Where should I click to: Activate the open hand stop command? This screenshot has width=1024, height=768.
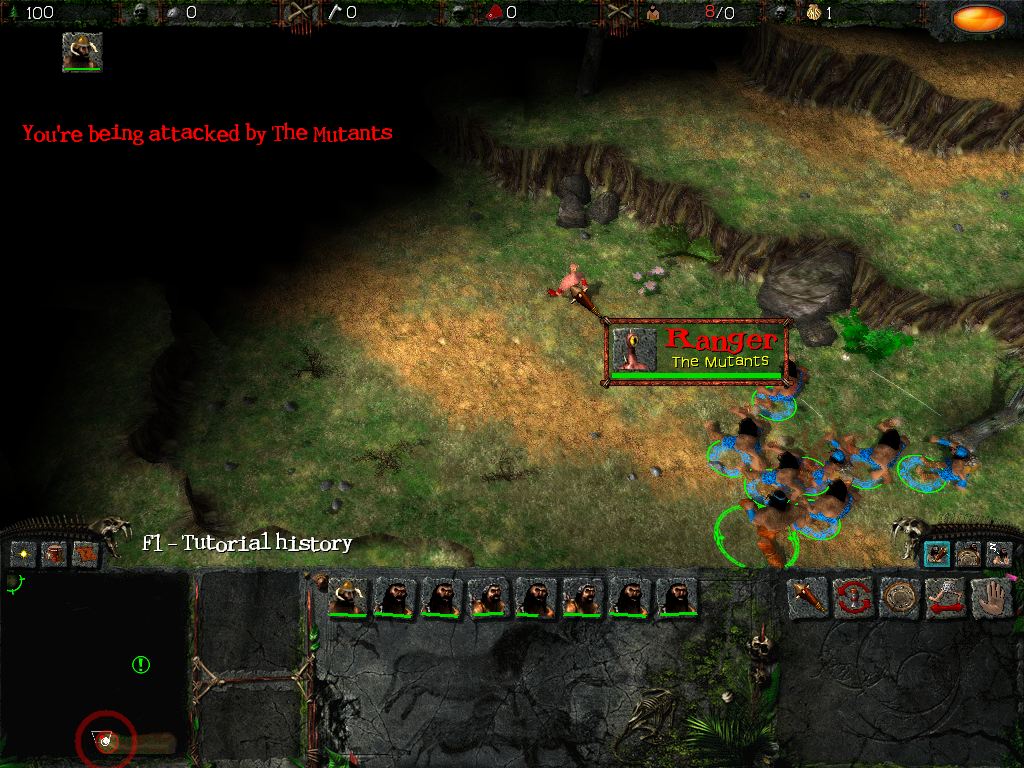[x=991, y=598]
